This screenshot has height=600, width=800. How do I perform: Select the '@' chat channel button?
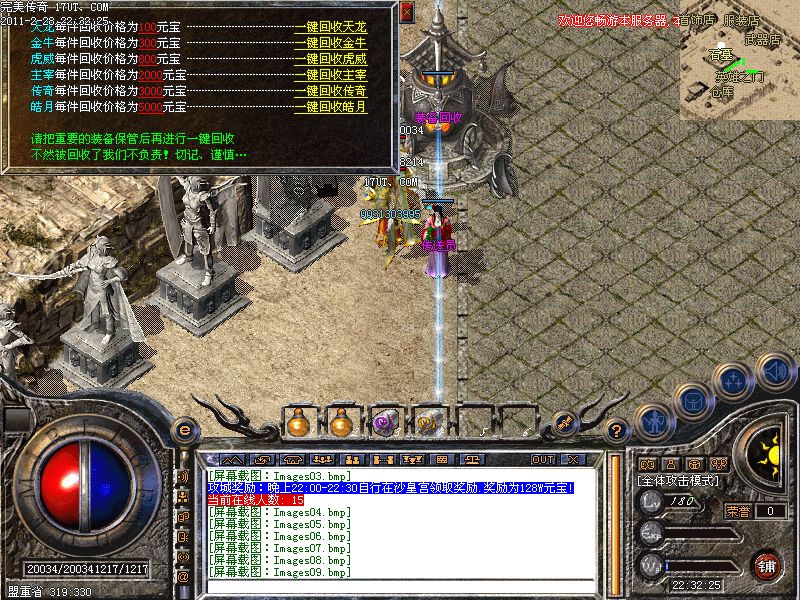tap(183, 576)
